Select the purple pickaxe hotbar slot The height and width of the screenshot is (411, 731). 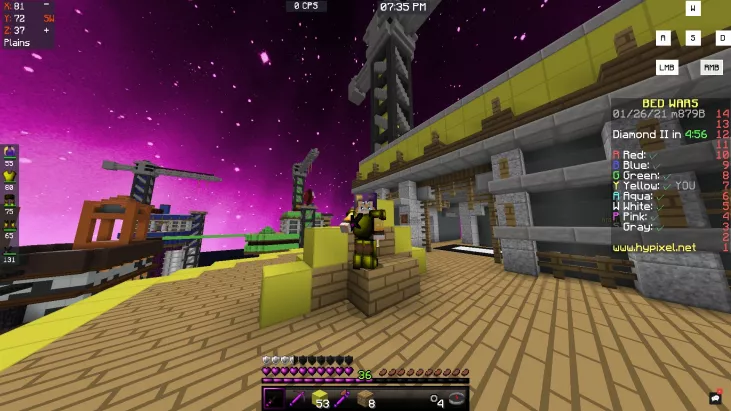pyautogui.click(x=297, y=398)
